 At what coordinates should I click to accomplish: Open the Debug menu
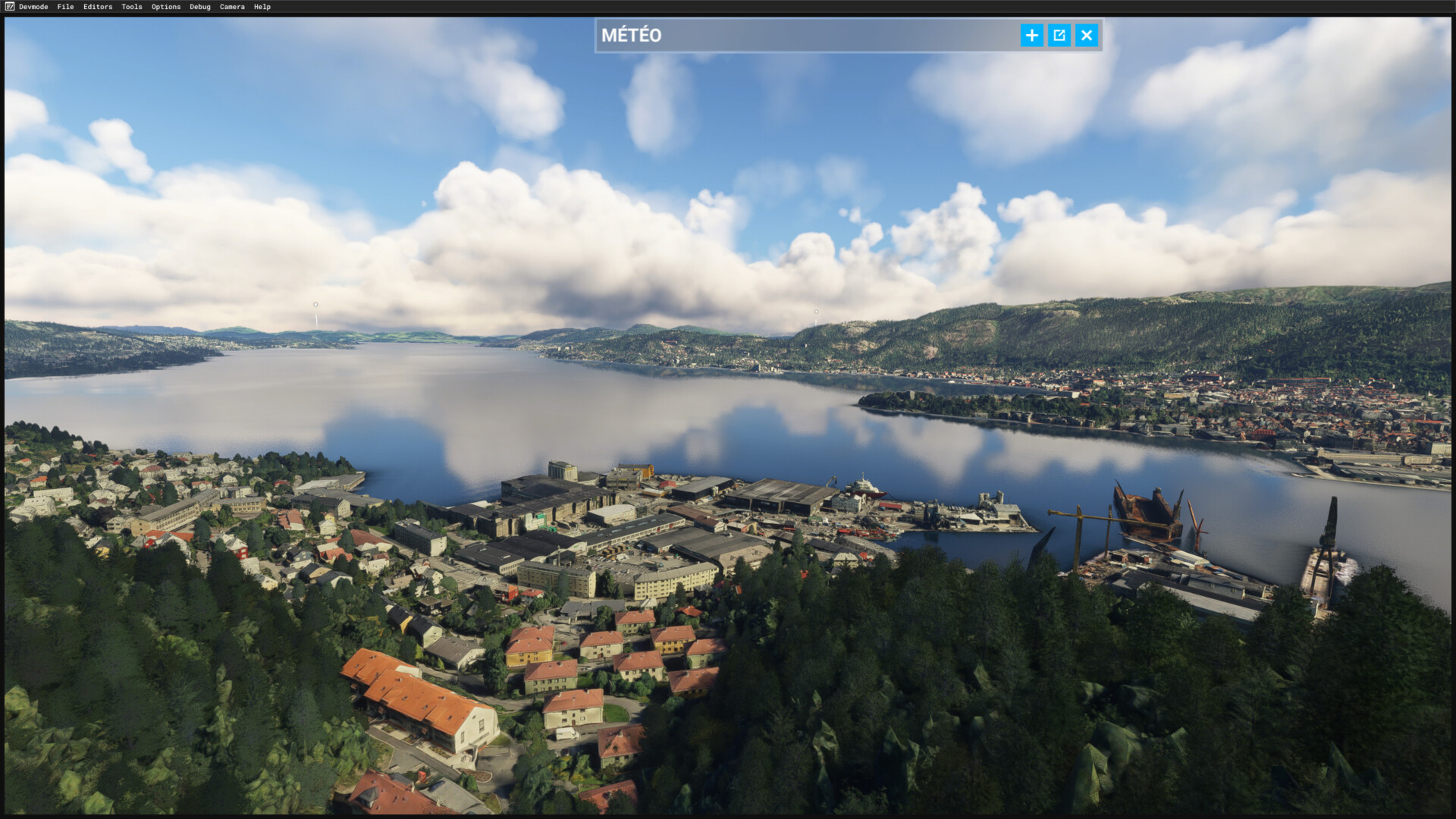(x=200, y=7)
